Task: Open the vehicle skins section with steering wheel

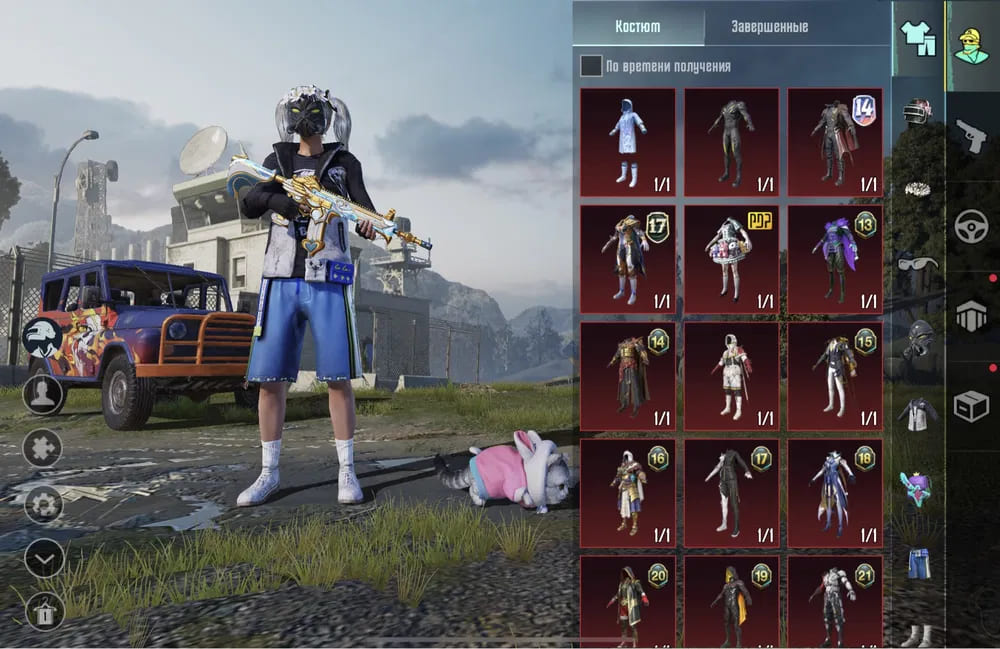Action: coord(971,225)
